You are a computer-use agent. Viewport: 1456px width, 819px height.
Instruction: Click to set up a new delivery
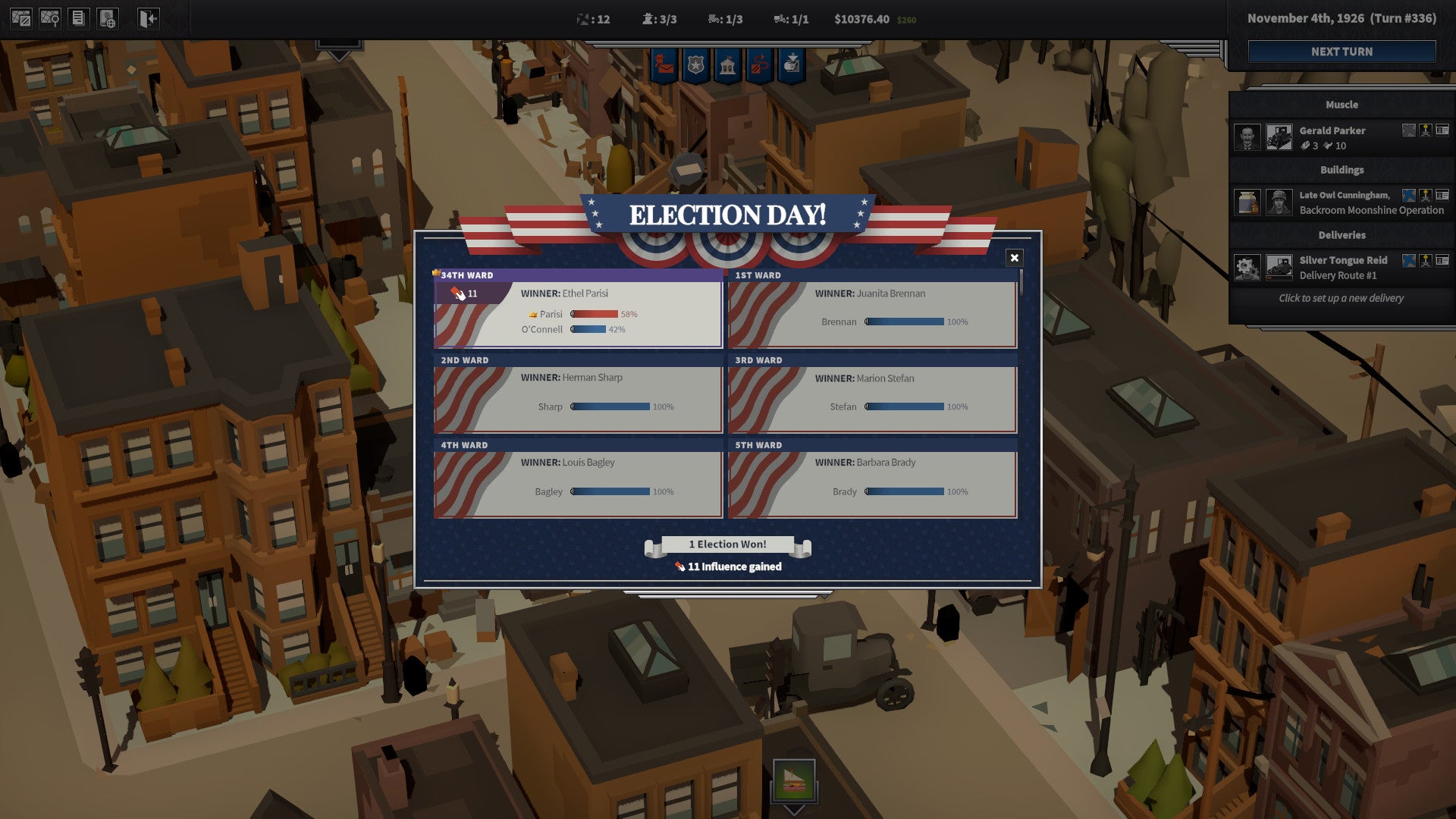pyautogui.click(x=1341, y=298)
